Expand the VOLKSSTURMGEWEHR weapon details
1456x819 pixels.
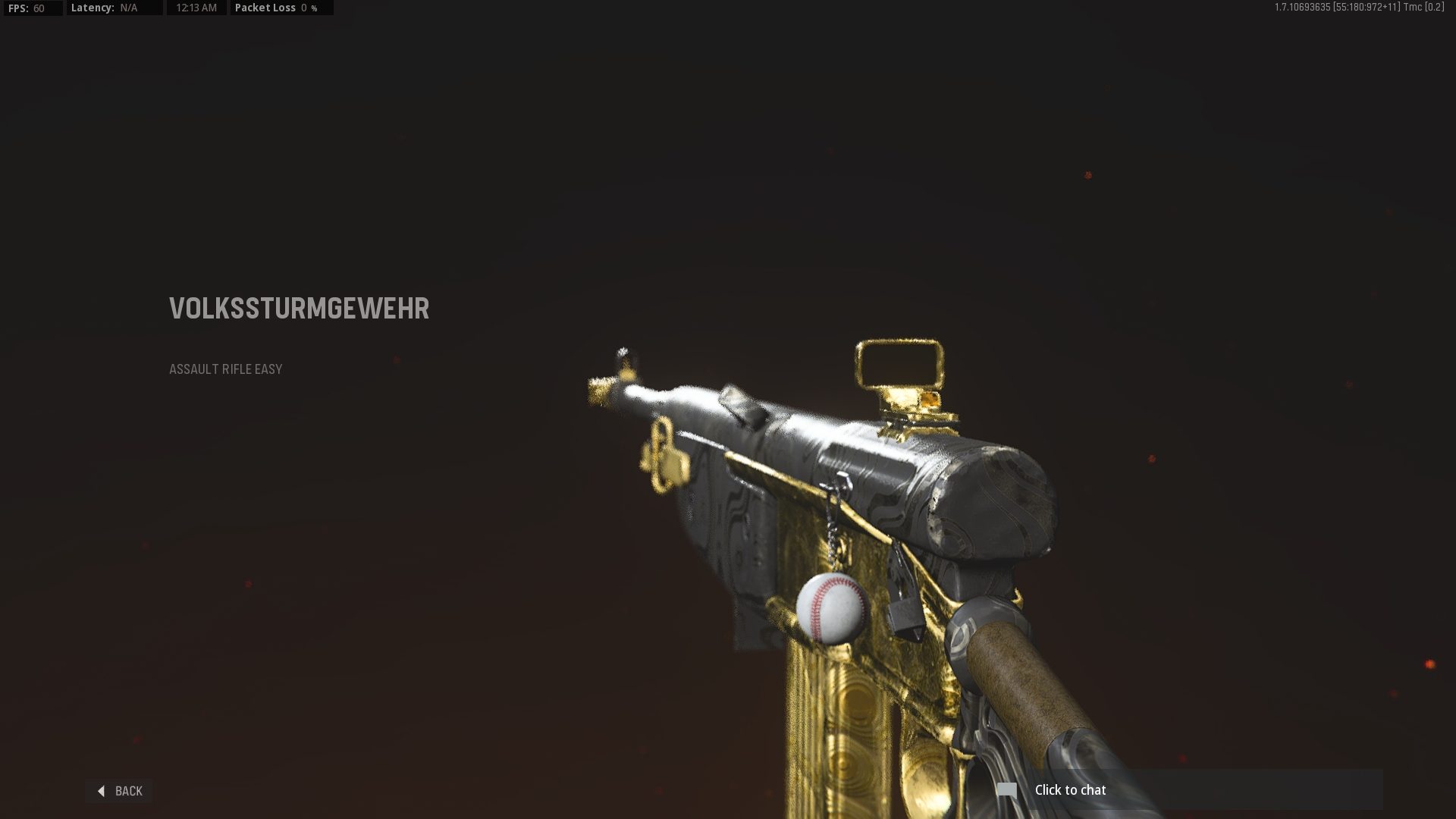299,309
